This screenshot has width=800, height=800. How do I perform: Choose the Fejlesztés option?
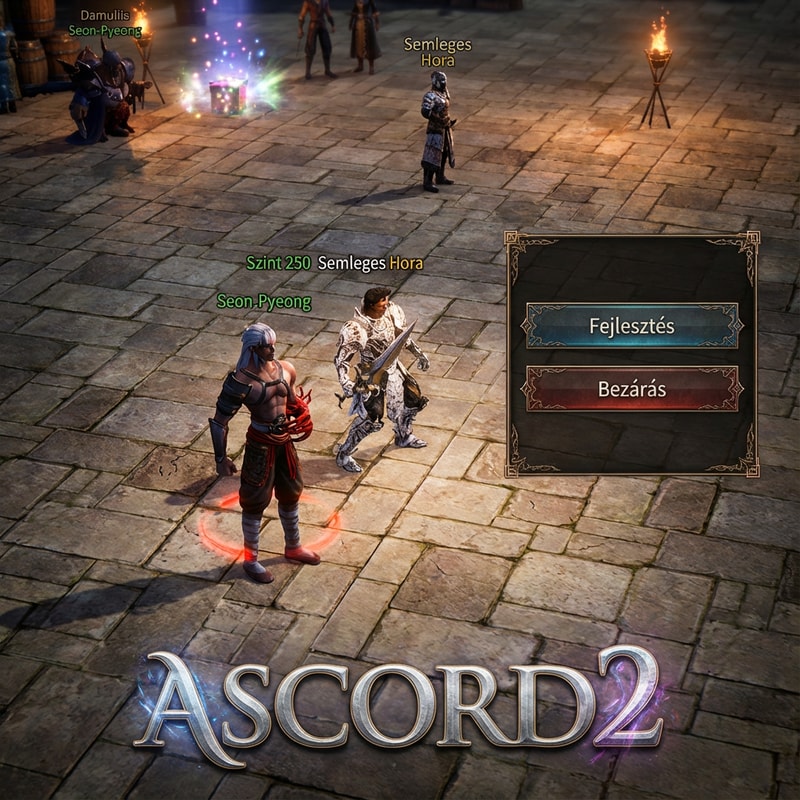pyautogui.click(x=631, y=326)
